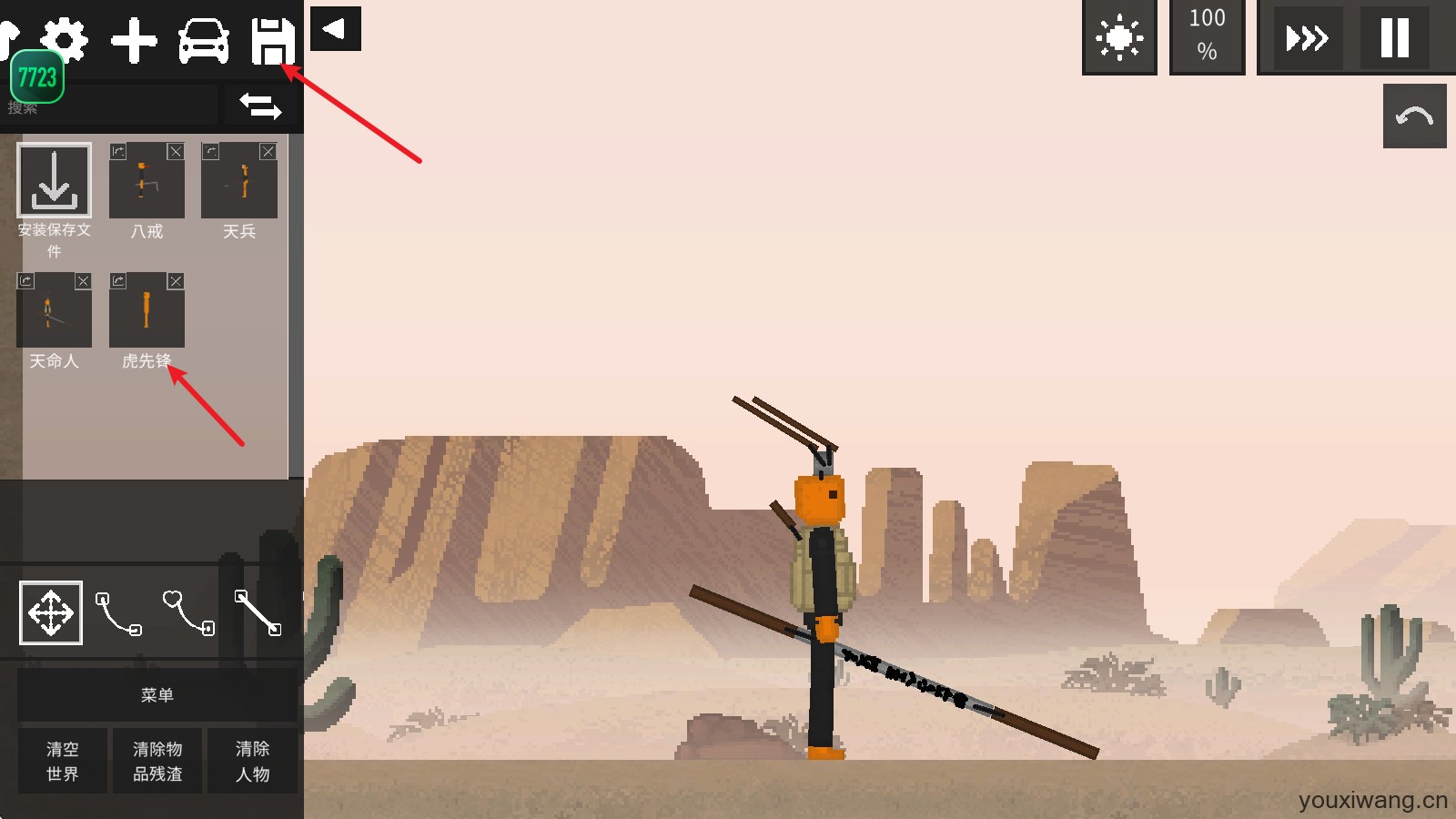The width and height of the screenshot is (1456, 819).
Task: Pause the simulation
Action: click(x=1394, y=38)
